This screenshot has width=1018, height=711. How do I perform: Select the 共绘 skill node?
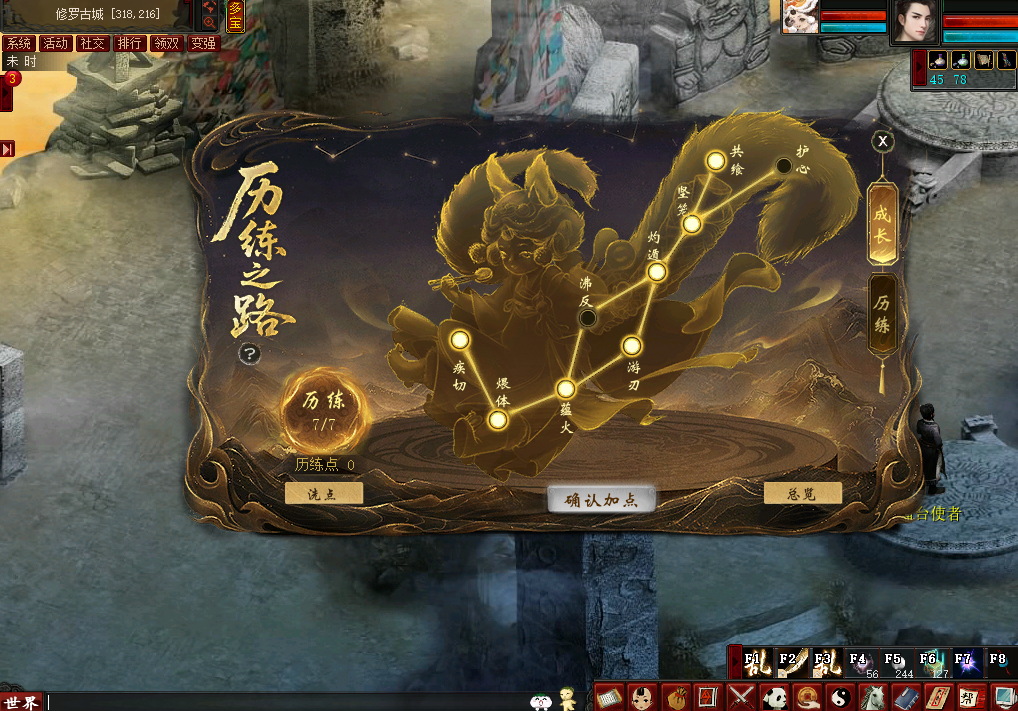pos(715,160)
